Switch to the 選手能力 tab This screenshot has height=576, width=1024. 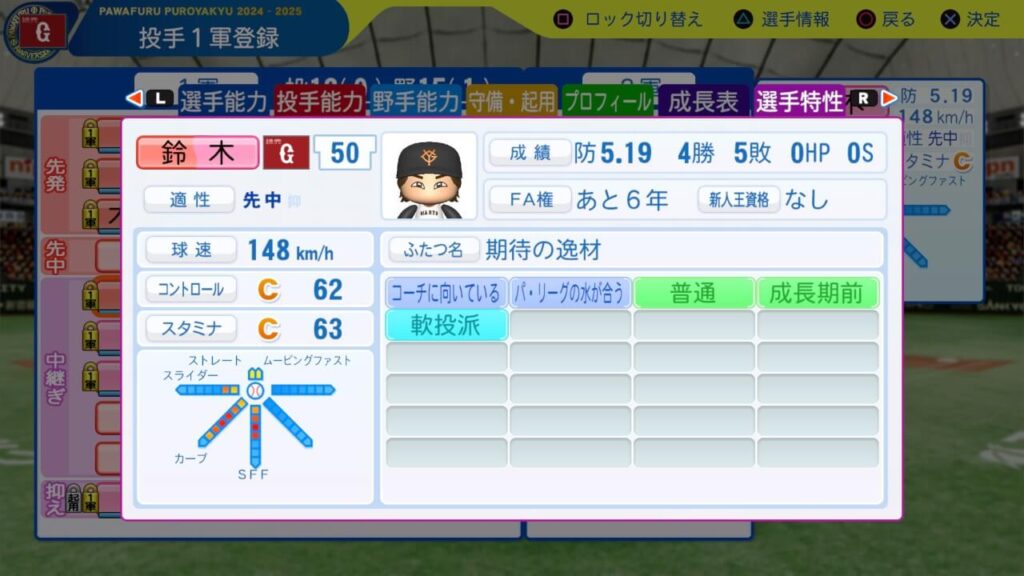223,100
